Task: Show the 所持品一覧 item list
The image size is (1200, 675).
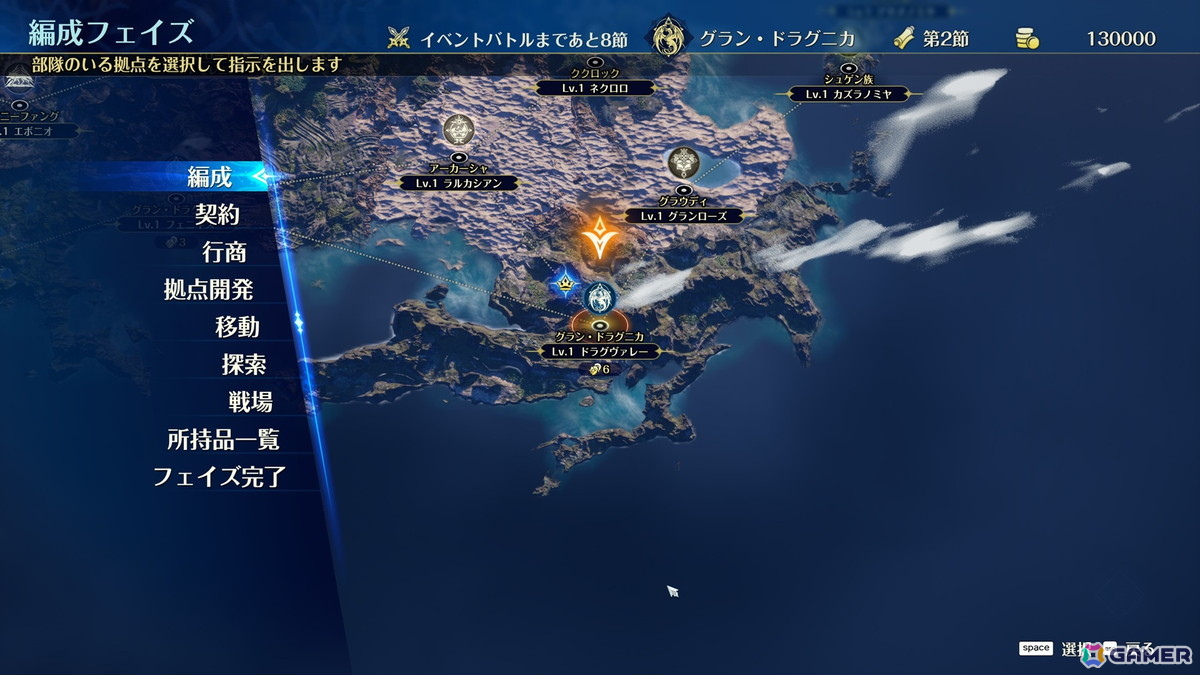Action: pos(223,439)
